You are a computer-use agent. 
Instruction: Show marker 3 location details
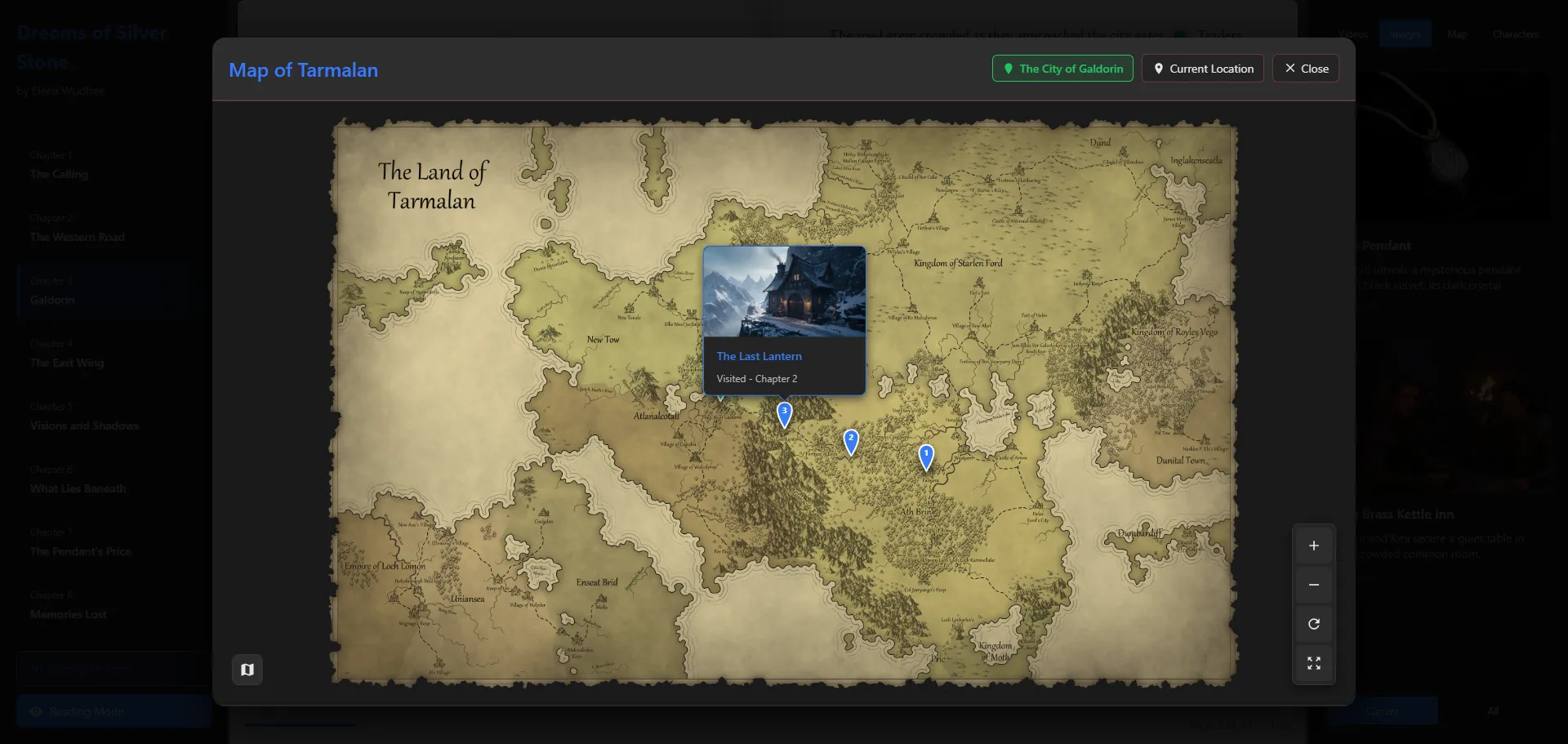click(783, 412)
